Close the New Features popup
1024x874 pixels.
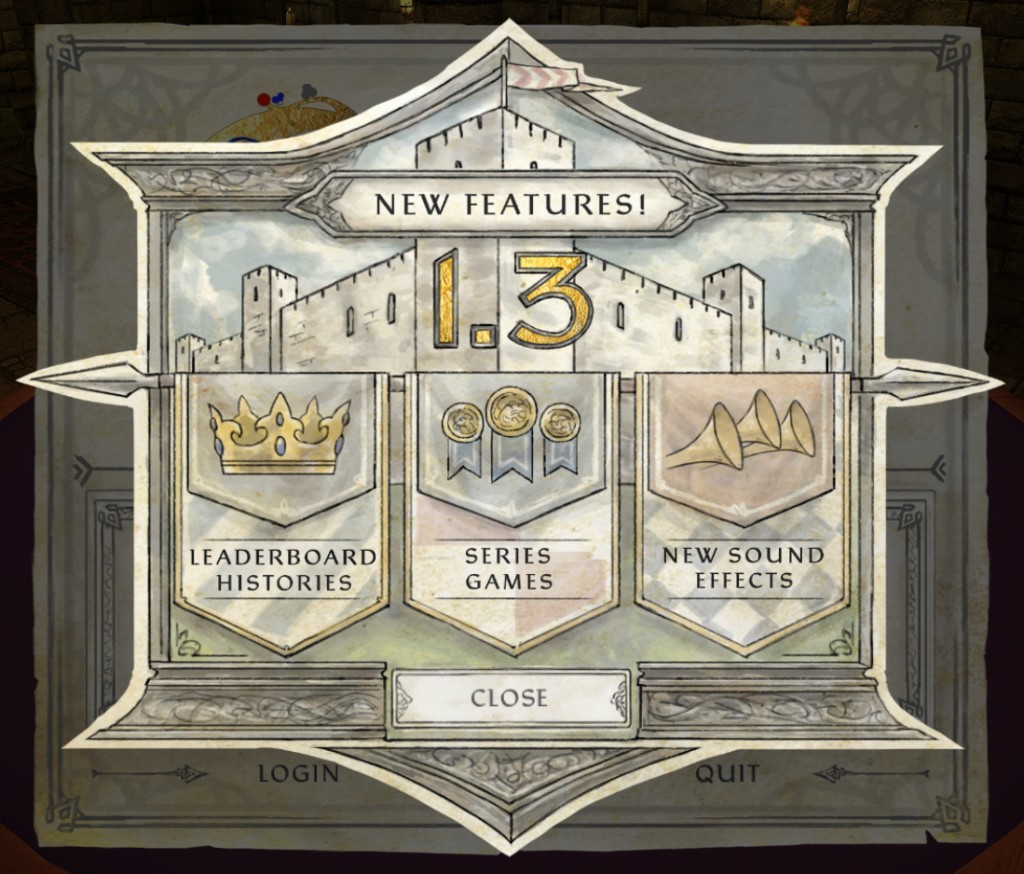coord(510,697)
